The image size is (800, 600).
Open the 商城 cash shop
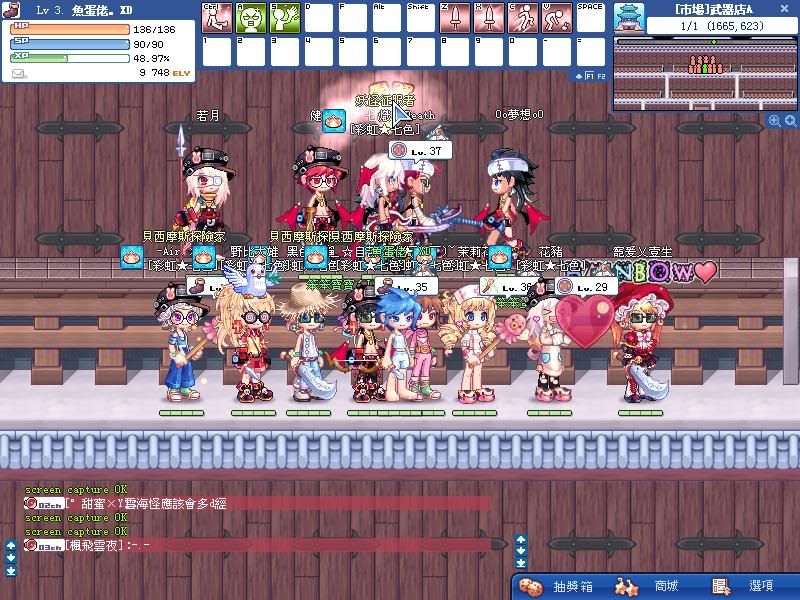(654, 586)
